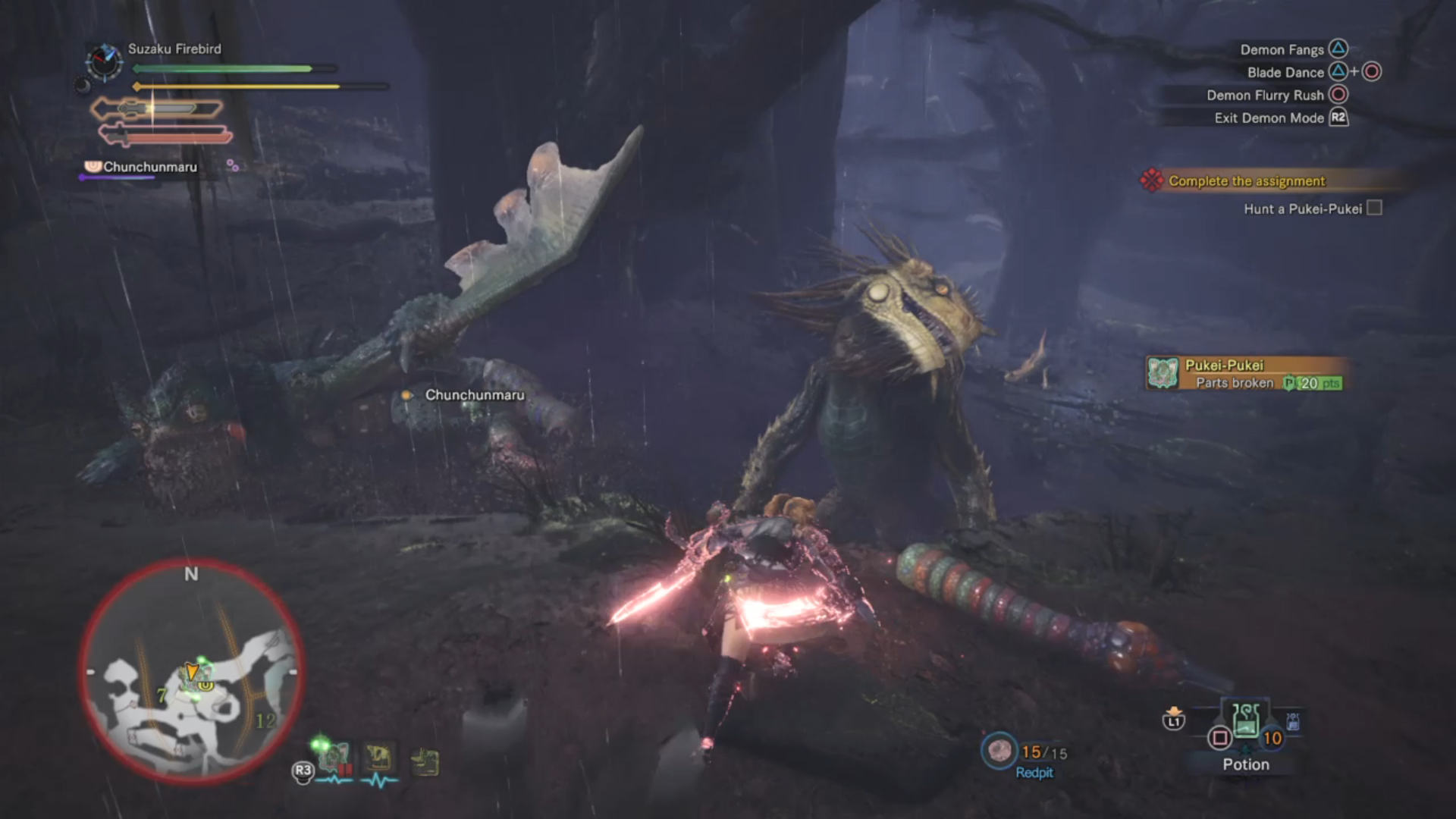Screen dimensions: 1456x819
Task: Click the Suzaku Firebird player name
Action: [174, 49]
